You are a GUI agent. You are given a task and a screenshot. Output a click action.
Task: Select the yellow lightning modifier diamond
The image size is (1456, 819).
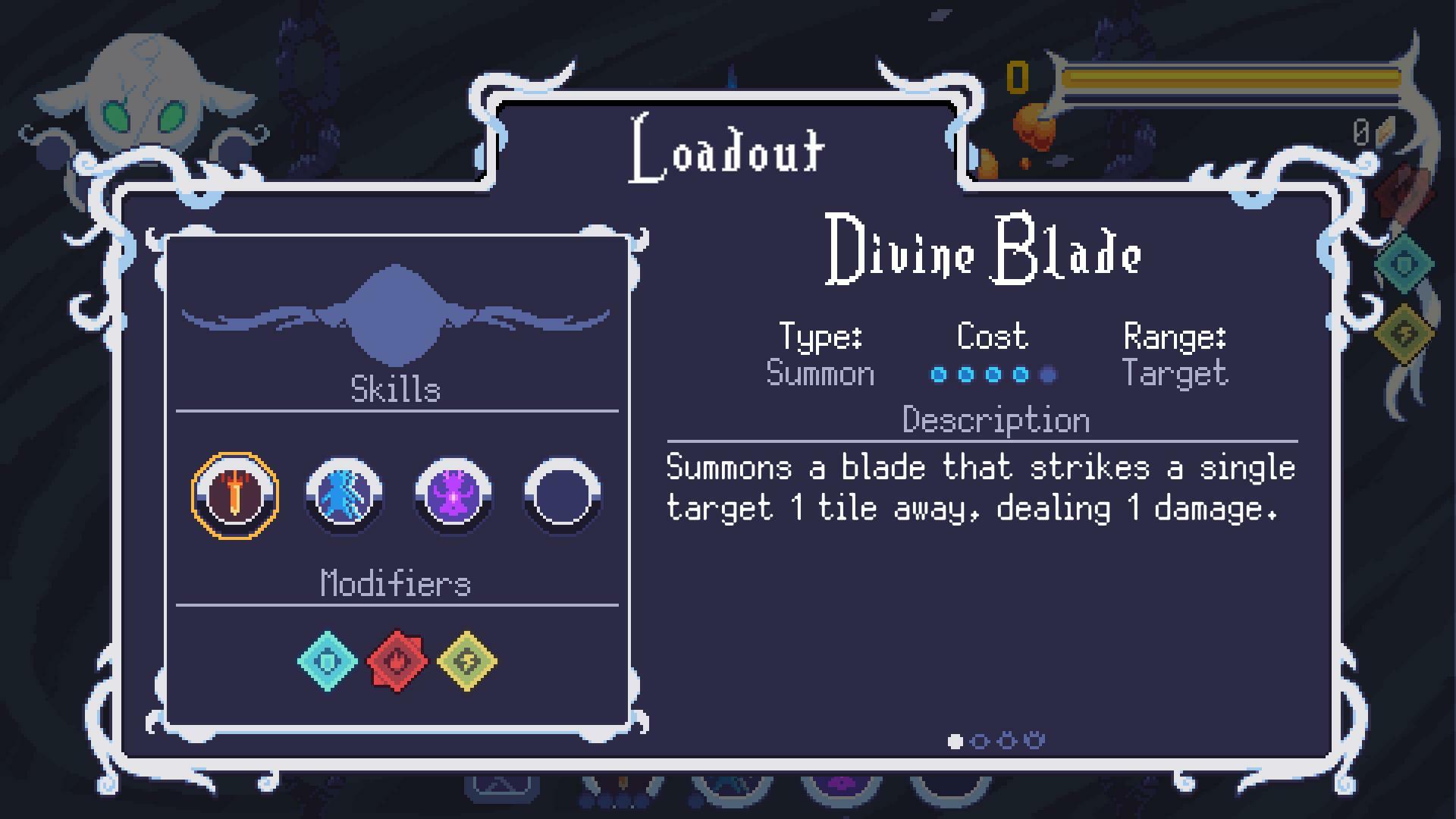coord(466,661)
